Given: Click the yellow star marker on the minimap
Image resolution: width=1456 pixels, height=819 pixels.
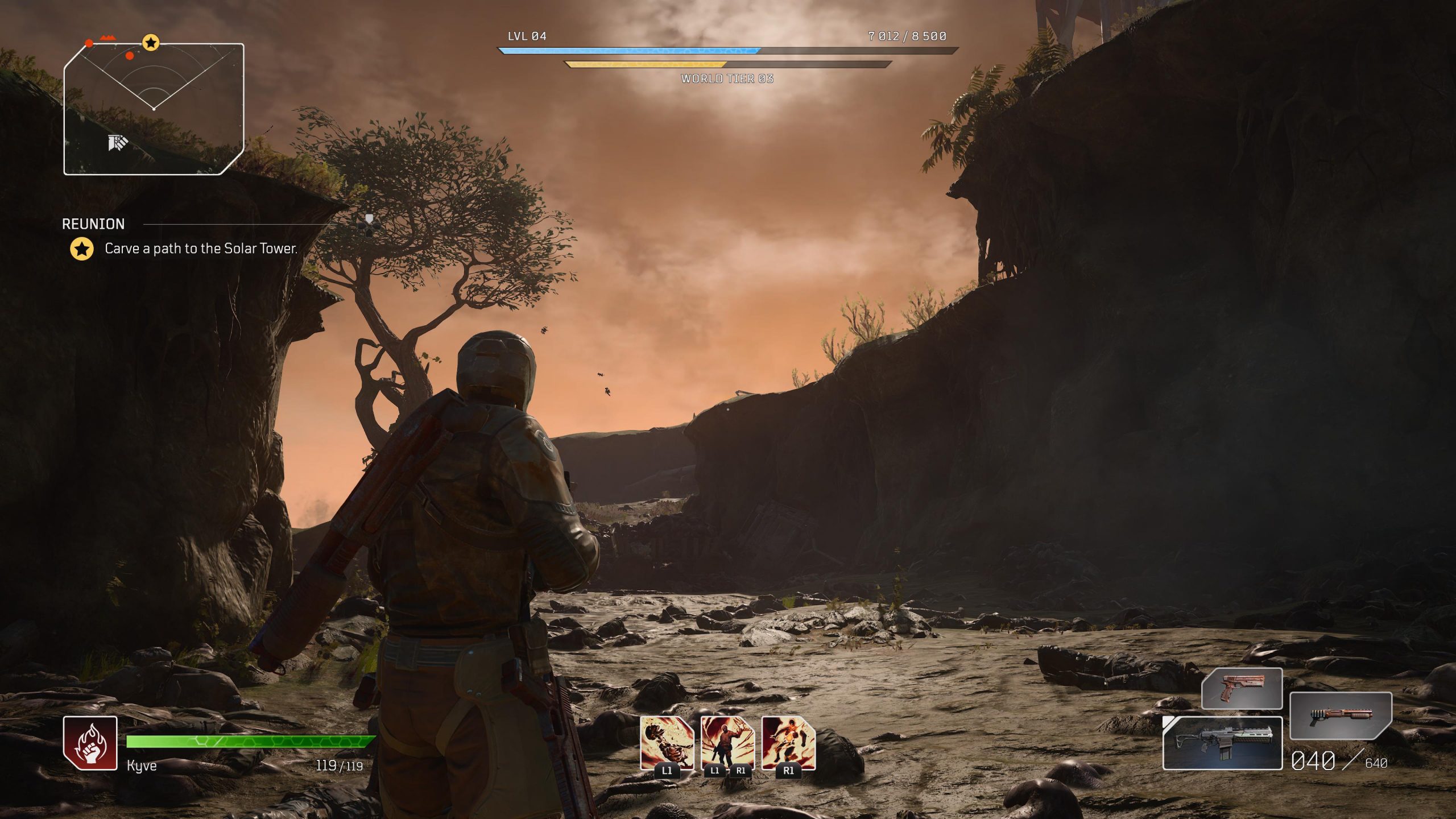Looking at the screenshot, I should pyautogui.click(x=151, y=43).
